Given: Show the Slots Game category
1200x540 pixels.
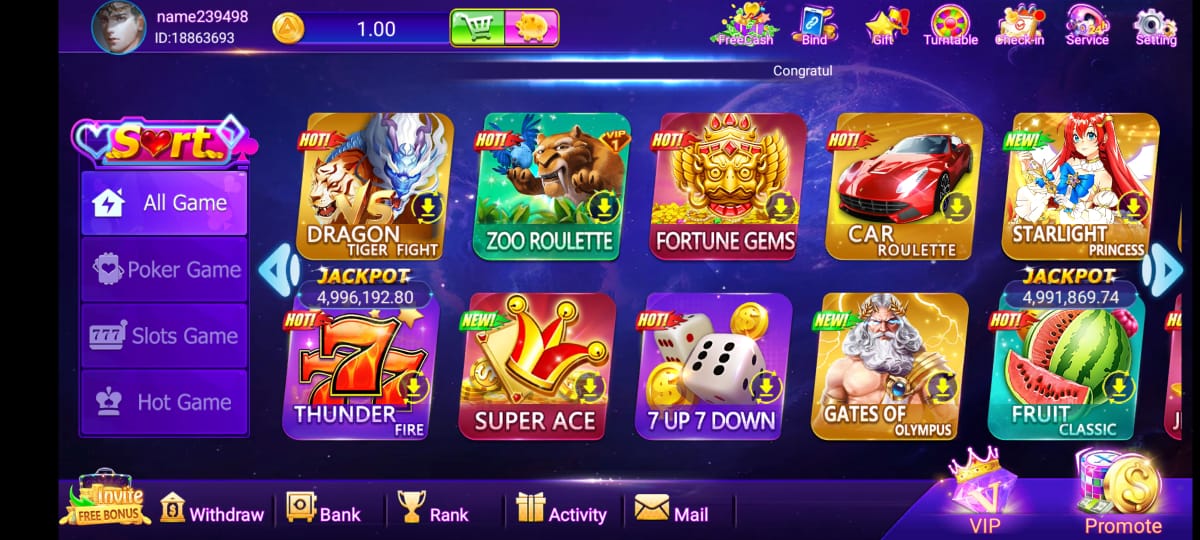Looking at the screenshot, I should (164, 336).
